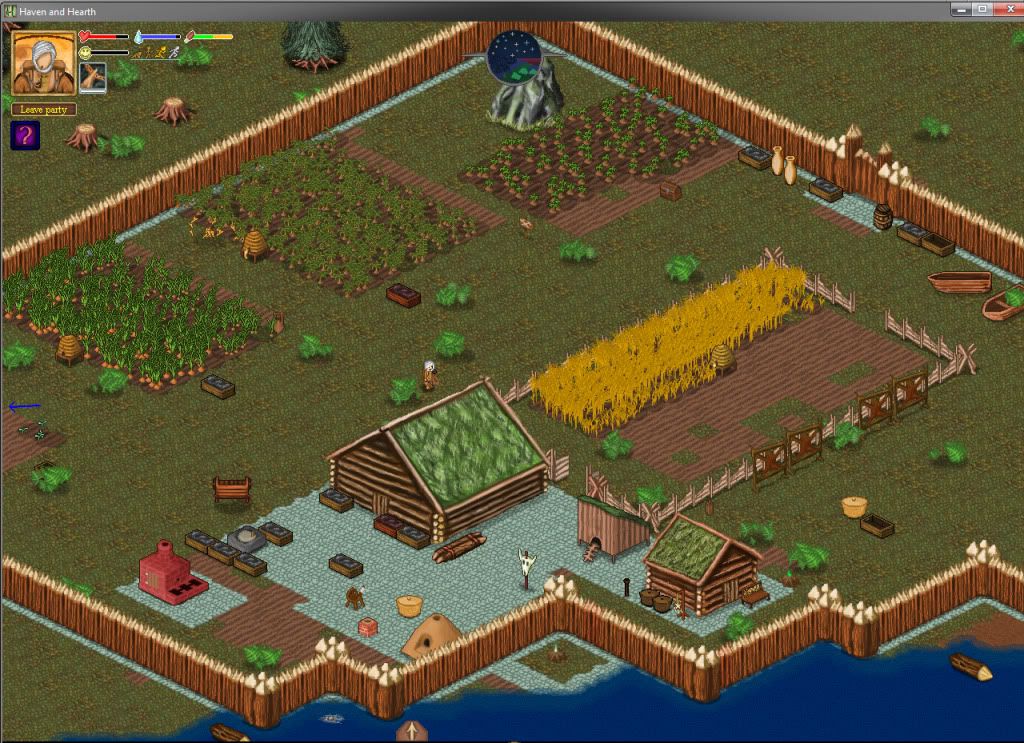The width and height of the screenshot is (1024, 743).
Task: Set movement speed to walk
Action: pyautogui.click(x=149, y=53)
